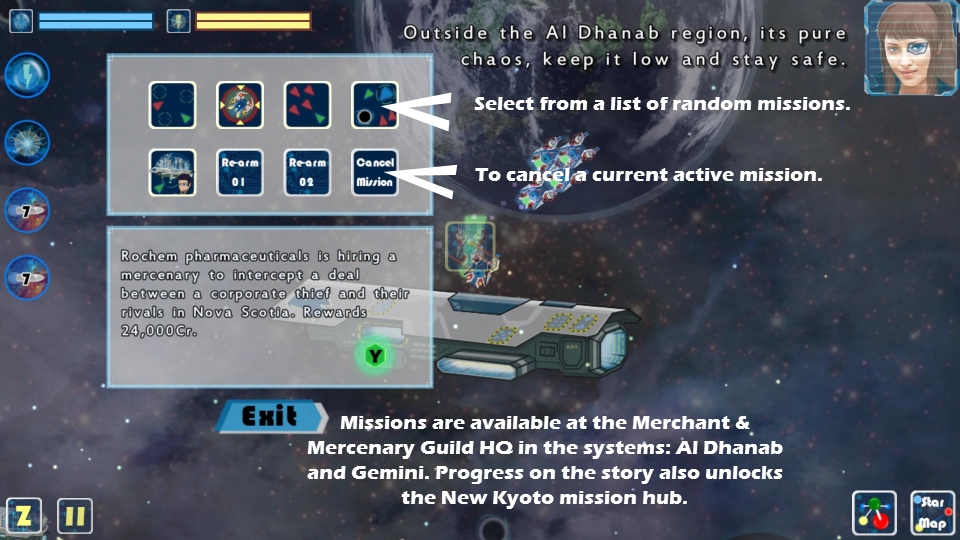Choose the Re-arm 02 option
Screen dimensions: 960x540
coord(307,172)
